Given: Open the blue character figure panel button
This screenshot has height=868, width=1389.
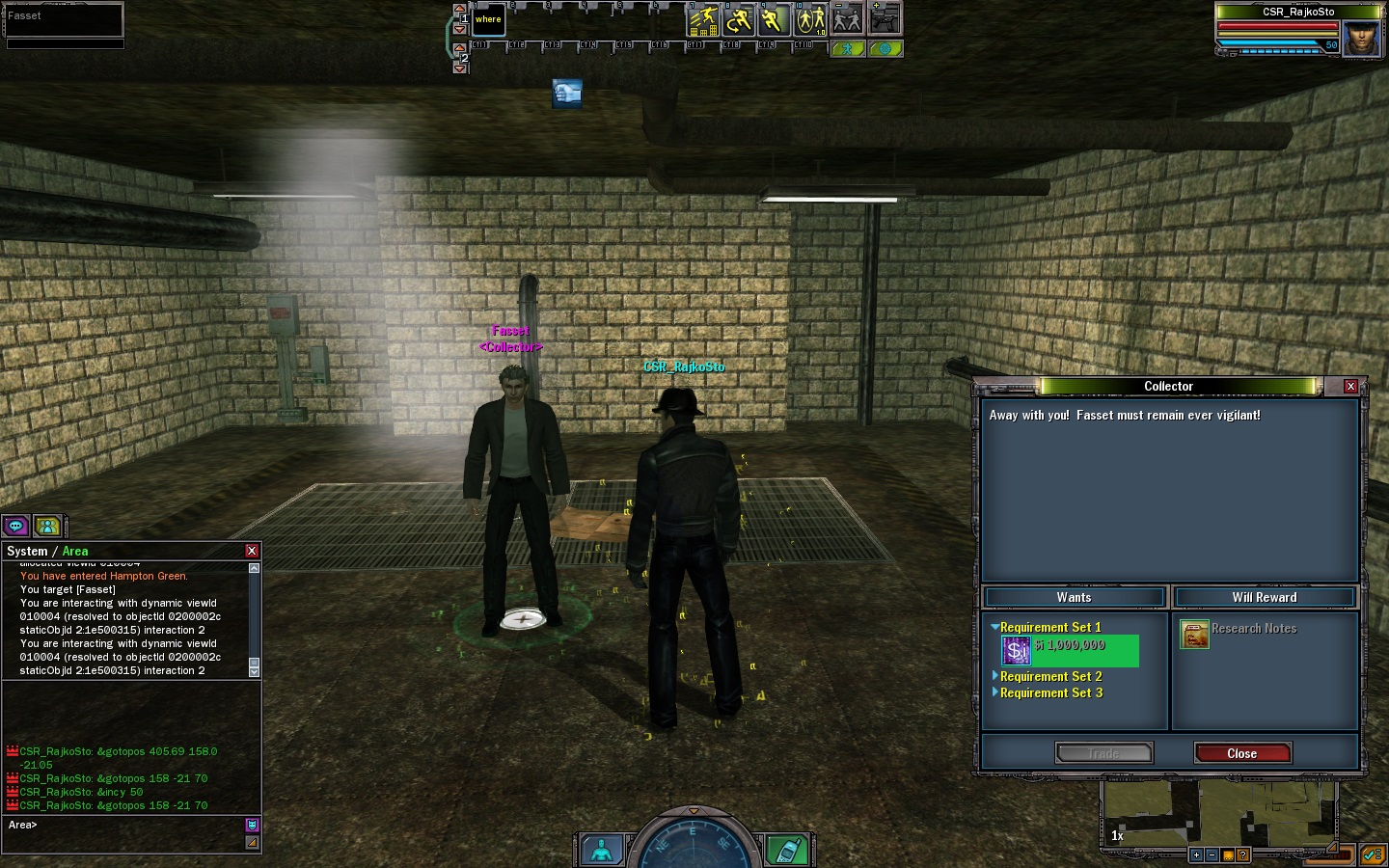Looking at the screenshot, I should pyautogui.click(x=601, y=851).
